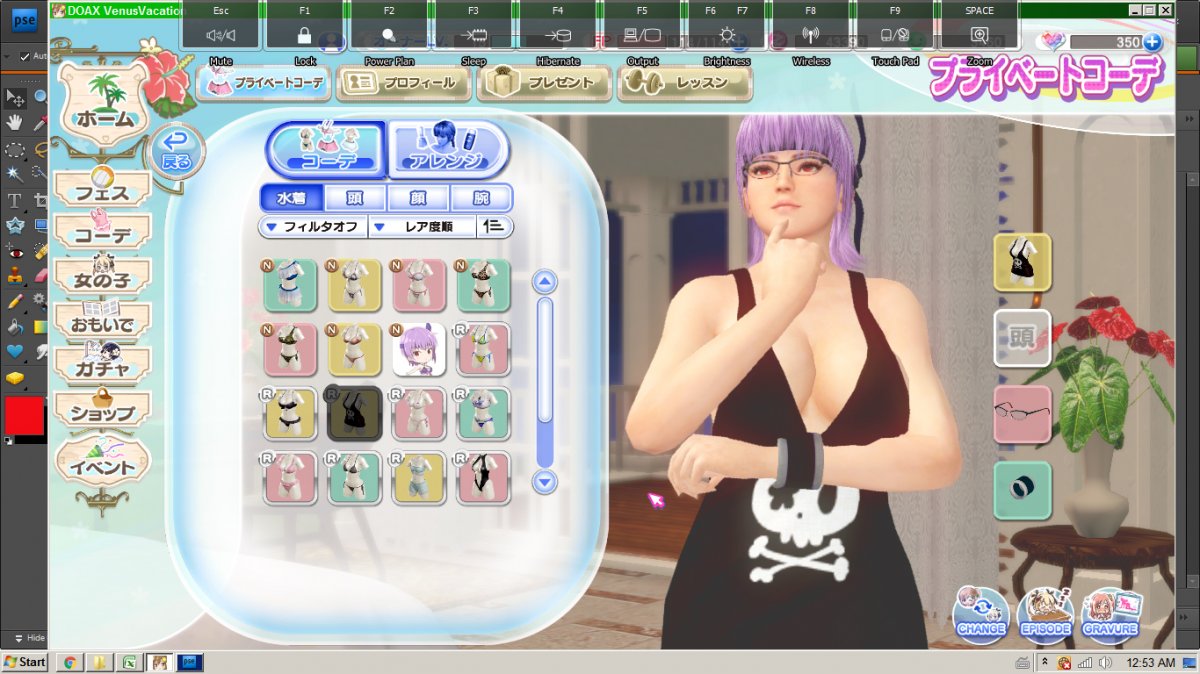
Task: Open the GRAVURE mode
Action: pos(1110,612)
